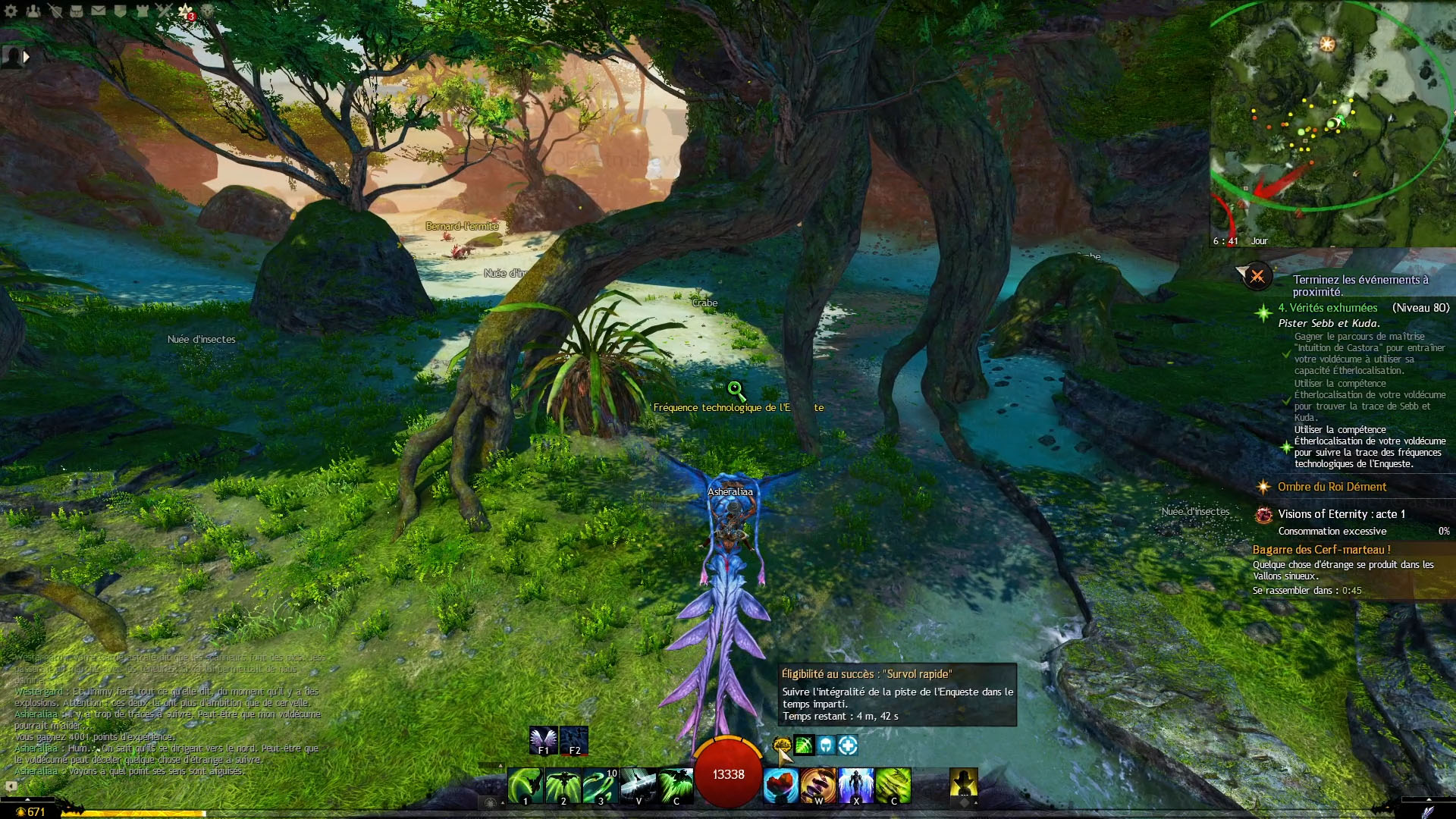Open the mail envelope icon
This screenshot has width=1456, height=819.
(x=99, y=11)
